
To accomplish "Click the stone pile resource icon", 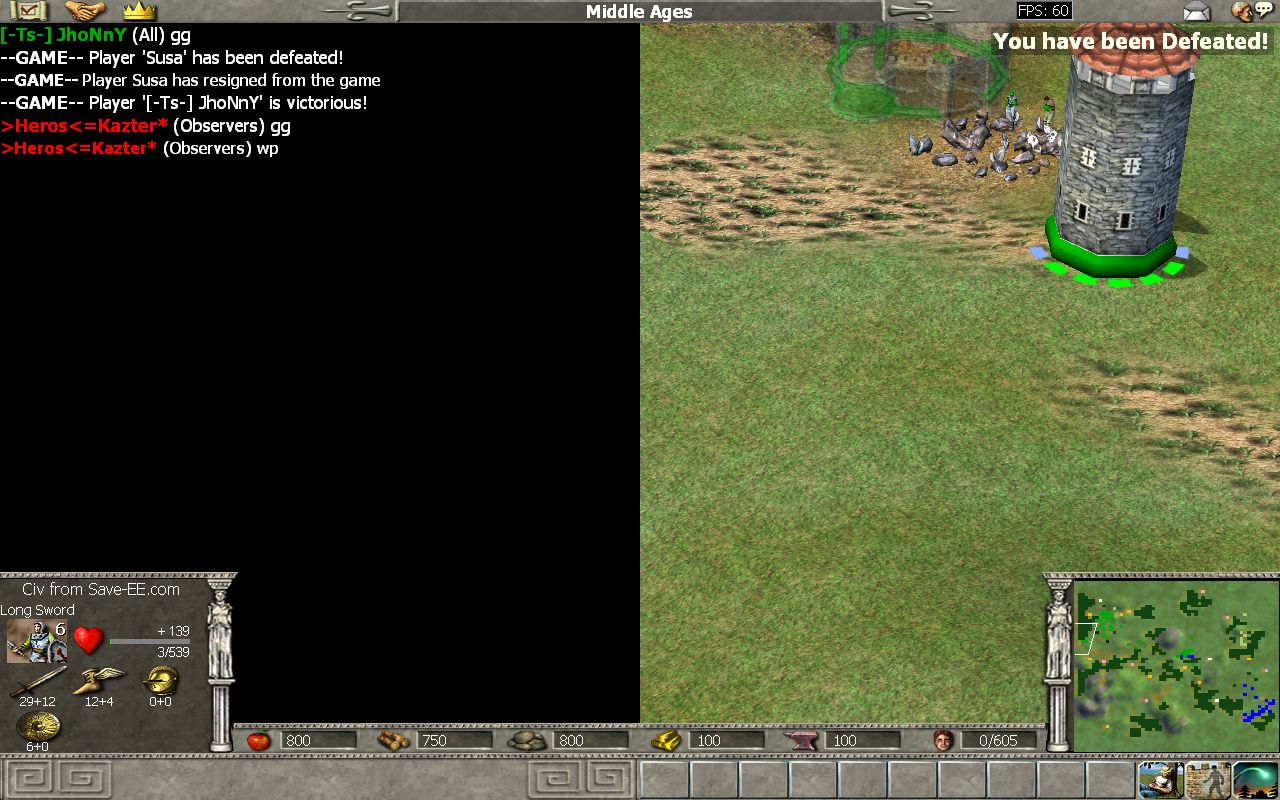I will click(x=527, y=741).
